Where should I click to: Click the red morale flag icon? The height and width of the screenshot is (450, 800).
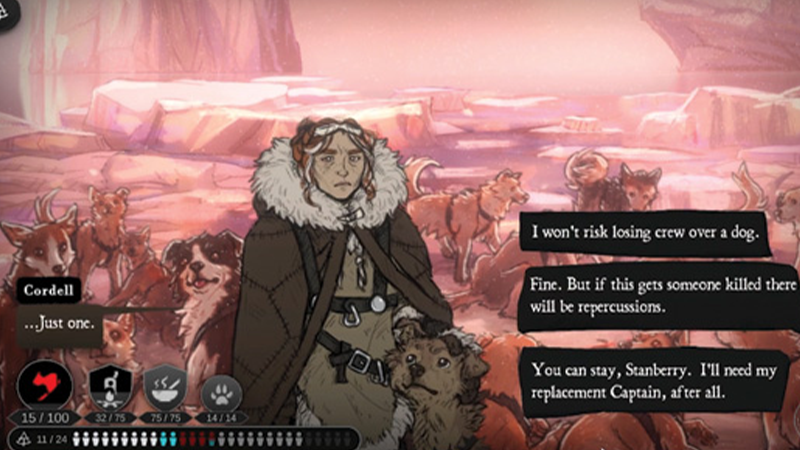(x=45, y=385)
